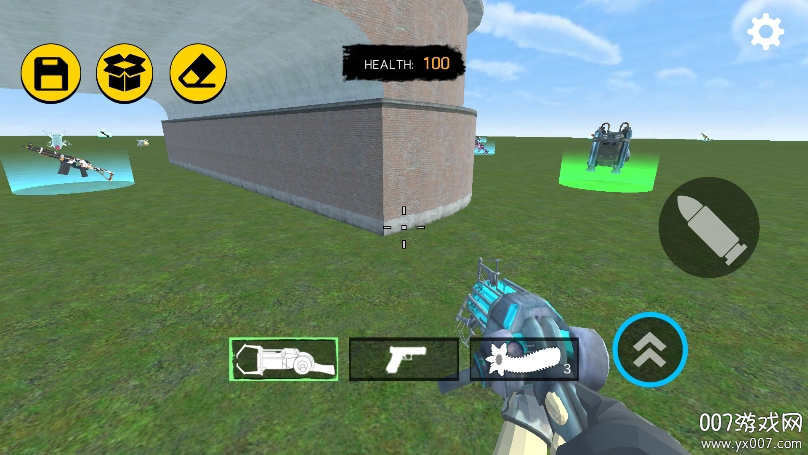Switch to the pistol slot
This screenshot has width=808, height=455.
pyautogui.click(x=403, y=359)
